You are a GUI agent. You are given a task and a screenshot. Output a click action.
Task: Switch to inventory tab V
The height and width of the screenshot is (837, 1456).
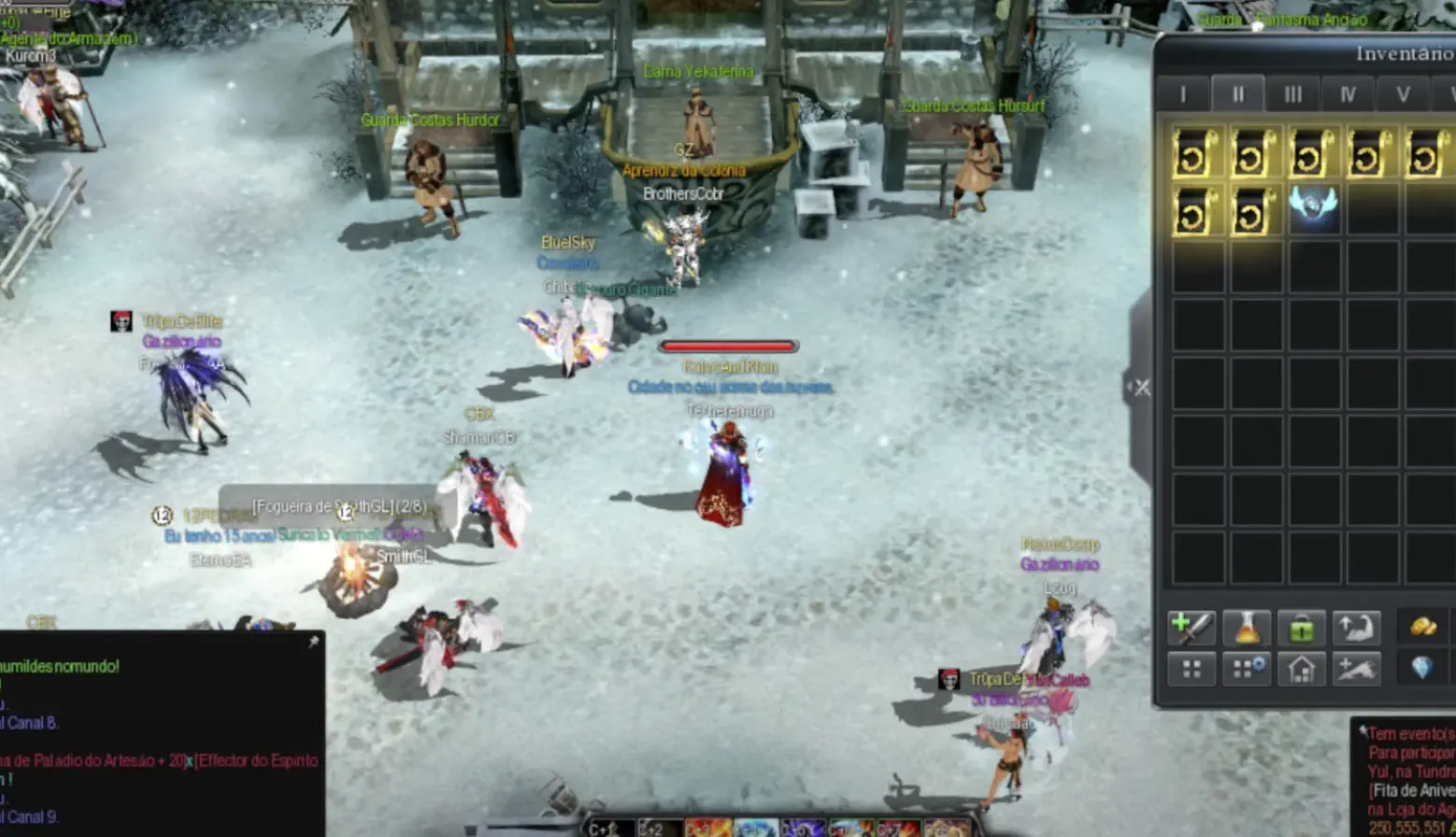[x=1404, y=92]
